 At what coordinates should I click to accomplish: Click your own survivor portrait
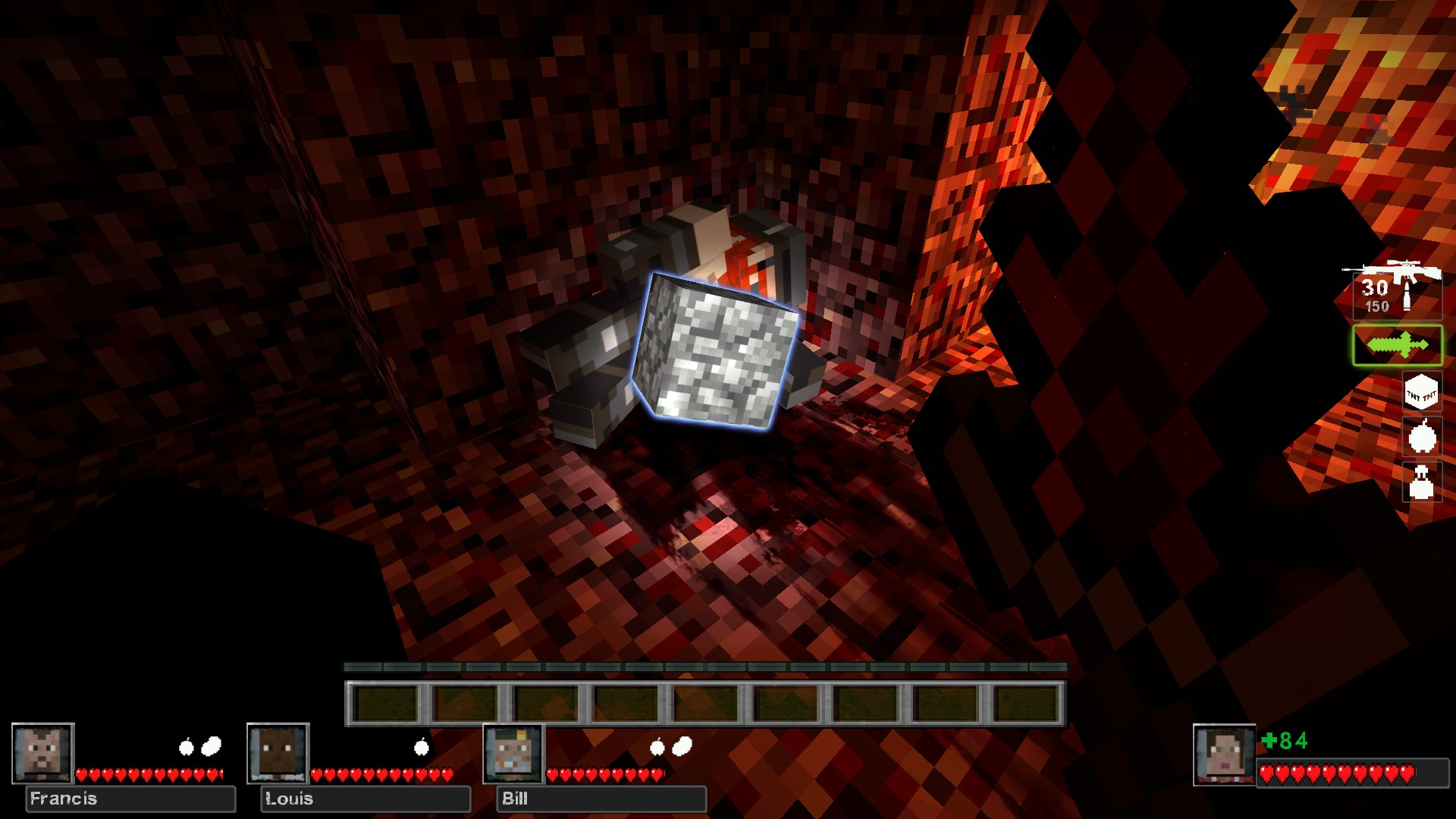pos(1223,755)
